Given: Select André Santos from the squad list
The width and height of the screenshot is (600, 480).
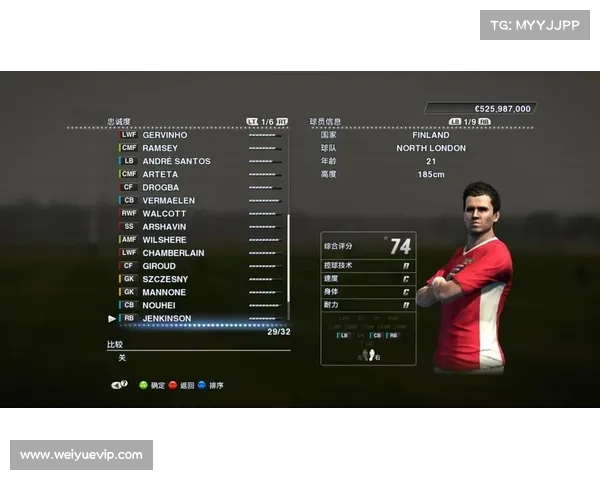Looking at the screenshot, I should pos(176,161).
